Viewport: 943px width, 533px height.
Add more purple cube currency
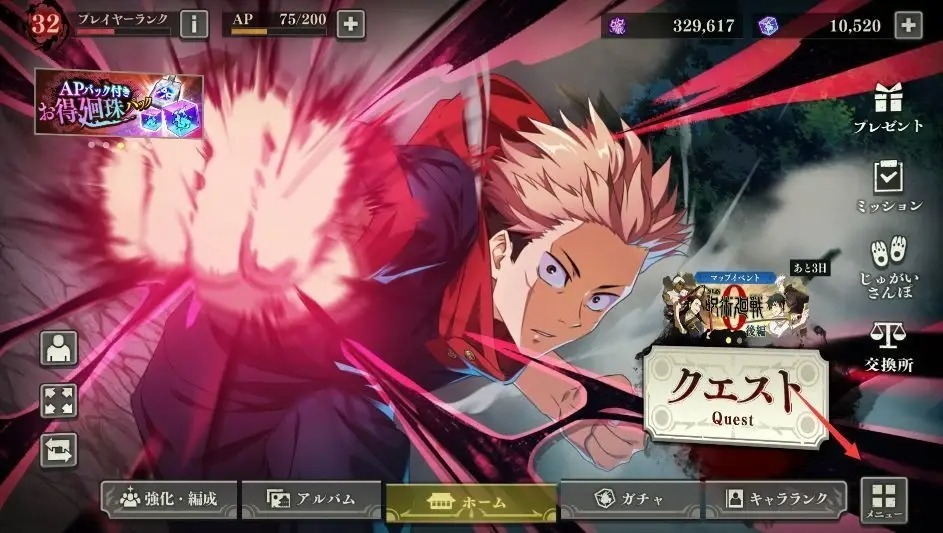[x=907, y=23]
